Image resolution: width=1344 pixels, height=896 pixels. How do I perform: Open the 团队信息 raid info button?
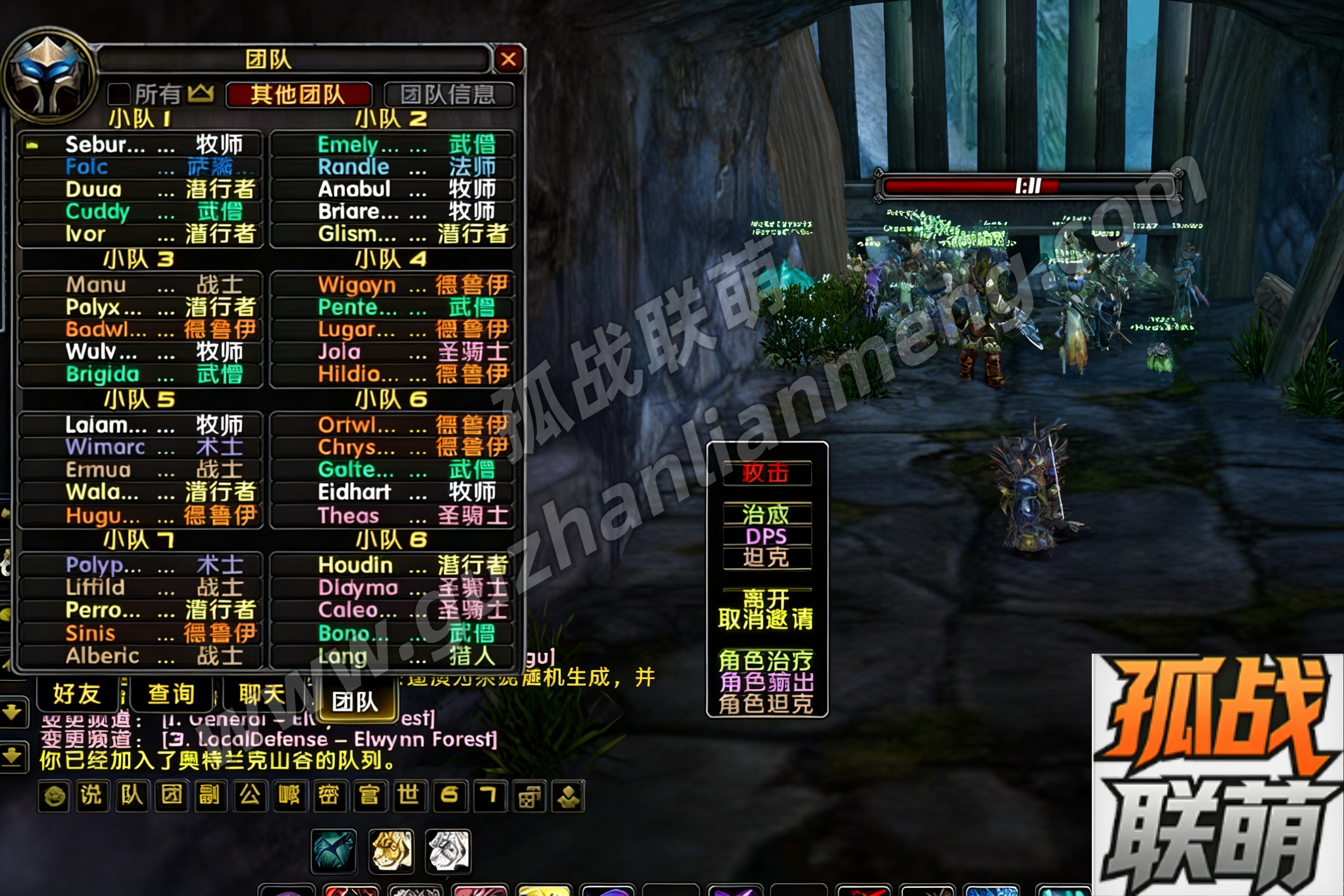(449, 94)
